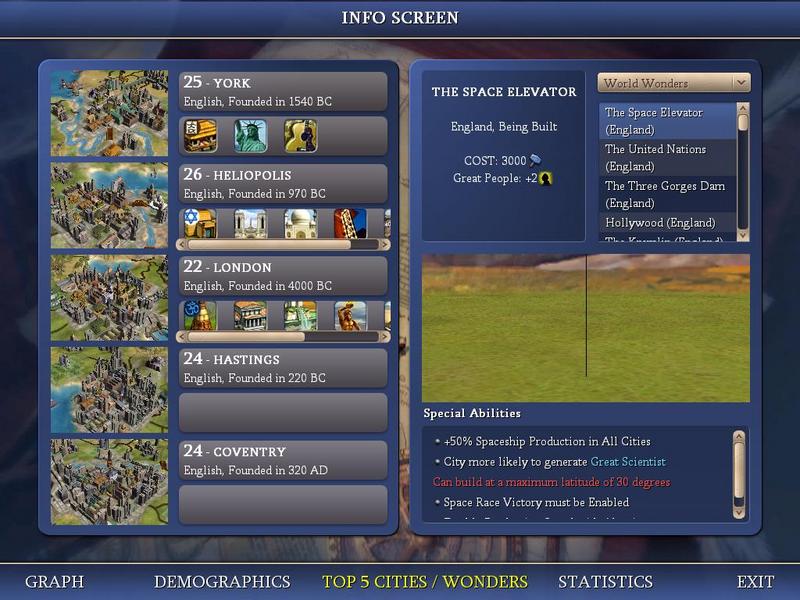Pick The Three Gorges Dam entry

667,194
